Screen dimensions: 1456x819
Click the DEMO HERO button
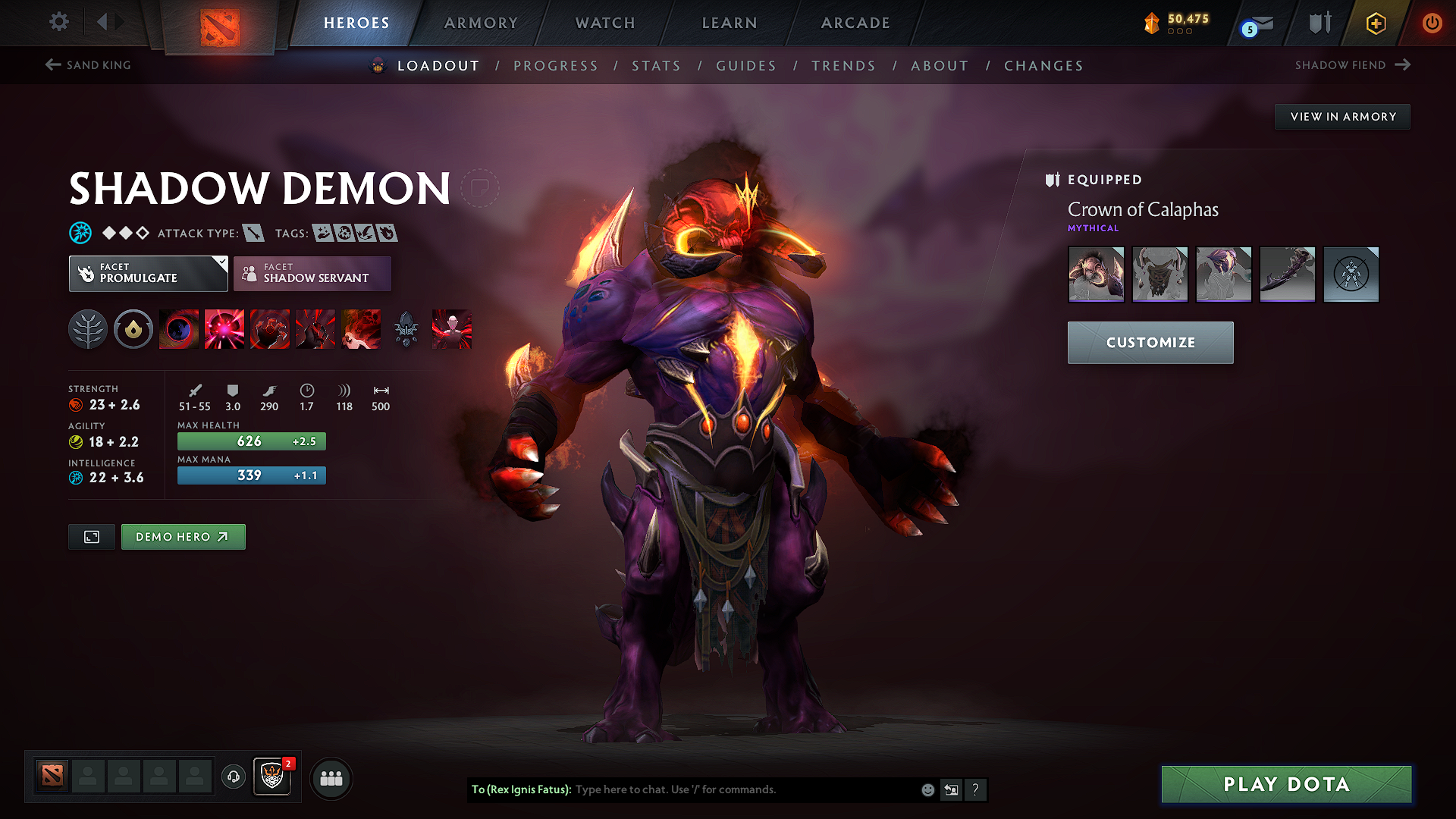[183, 536]
